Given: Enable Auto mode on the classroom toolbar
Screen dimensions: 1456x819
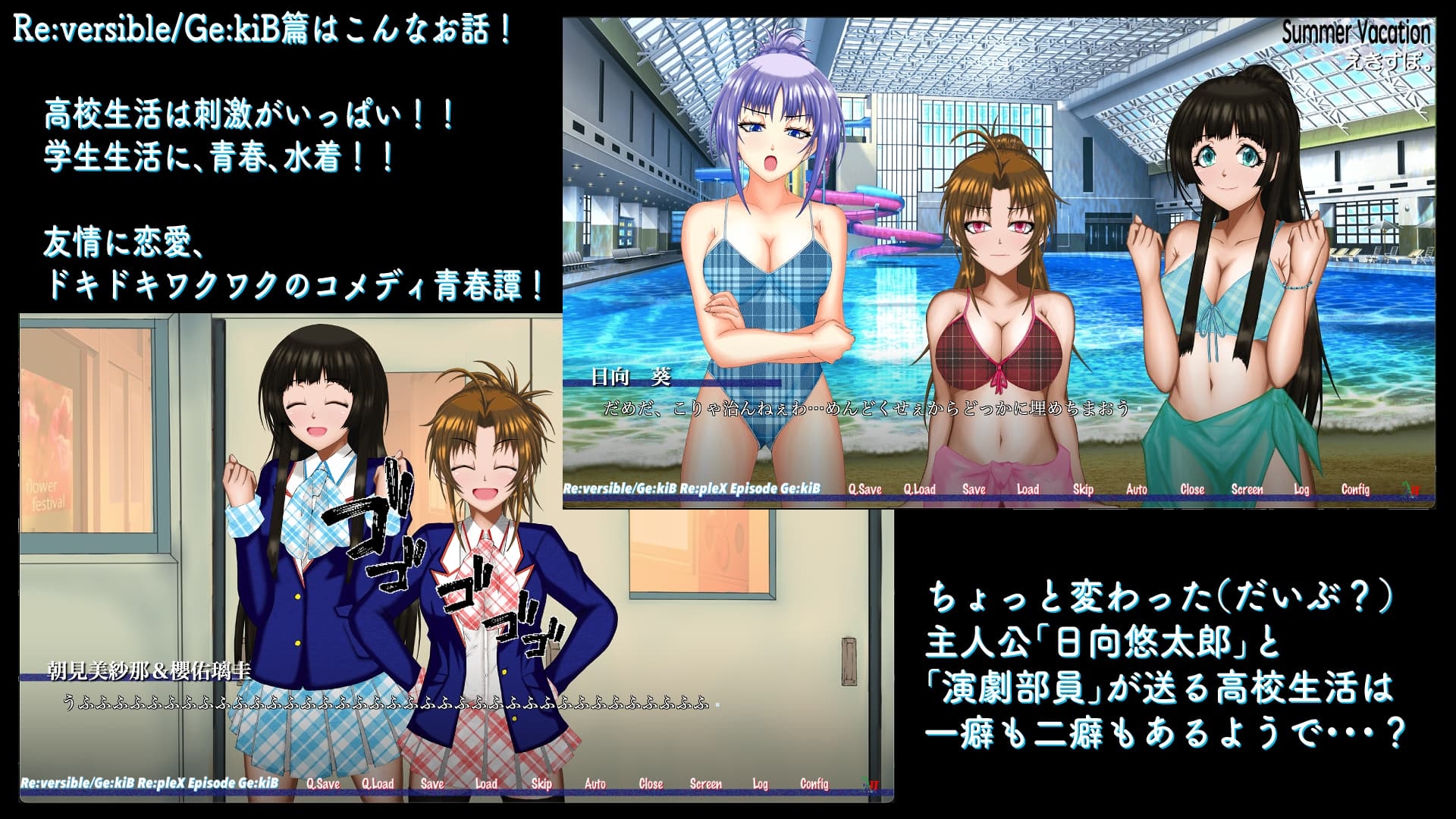Looking at the screenshot, I should point(594,783).
